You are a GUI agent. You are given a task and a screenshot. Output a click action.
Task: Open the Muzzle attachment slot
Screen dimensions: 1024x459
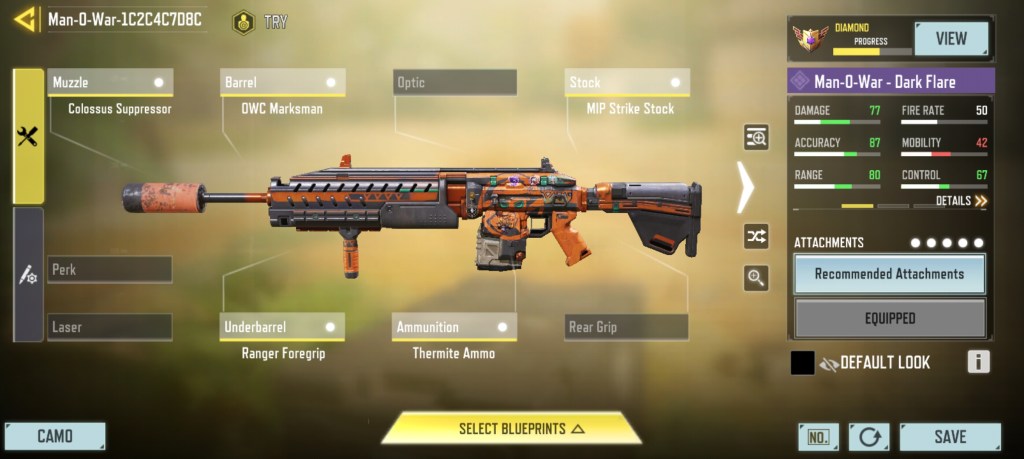[x=110, y=82]
